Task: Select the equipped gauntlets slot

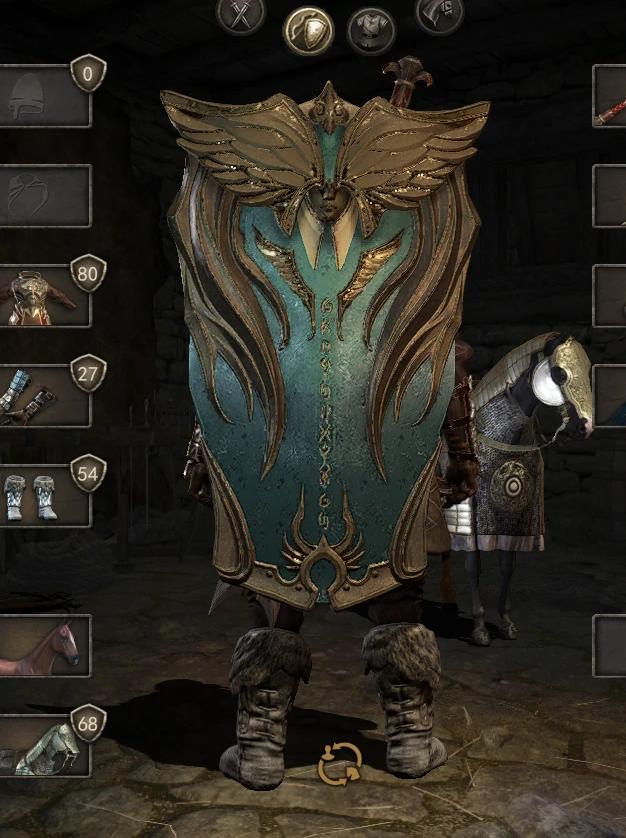Action: (44, 397)
